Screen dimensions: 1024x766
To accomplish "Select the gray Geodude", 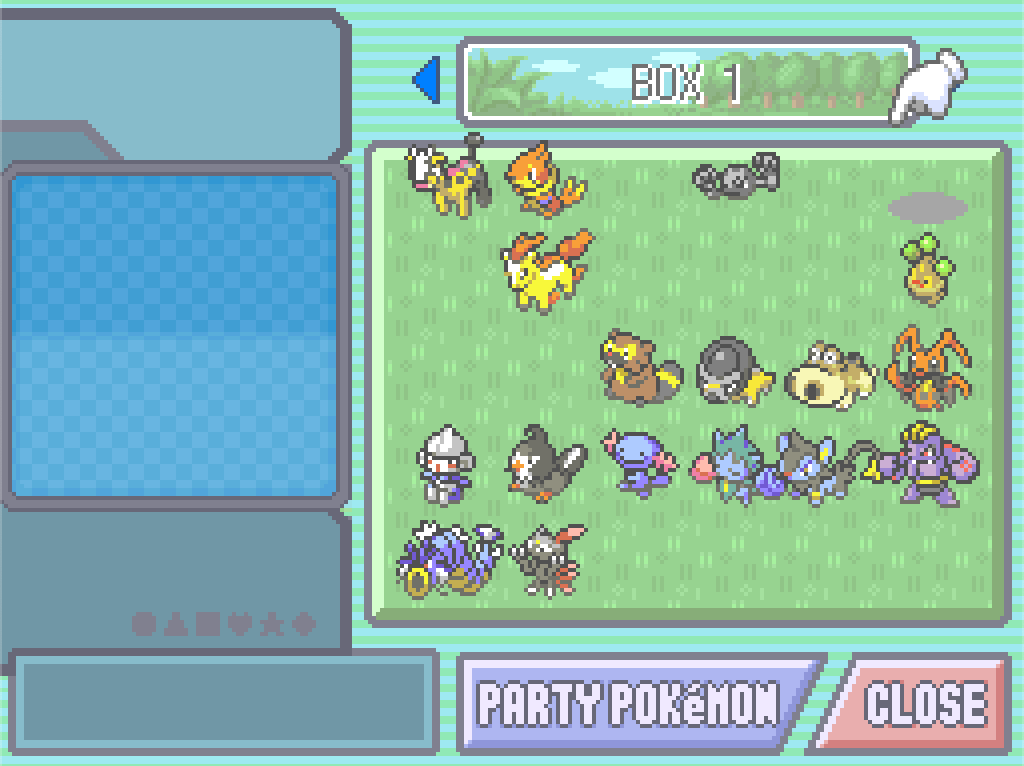I will pos(736,176).
